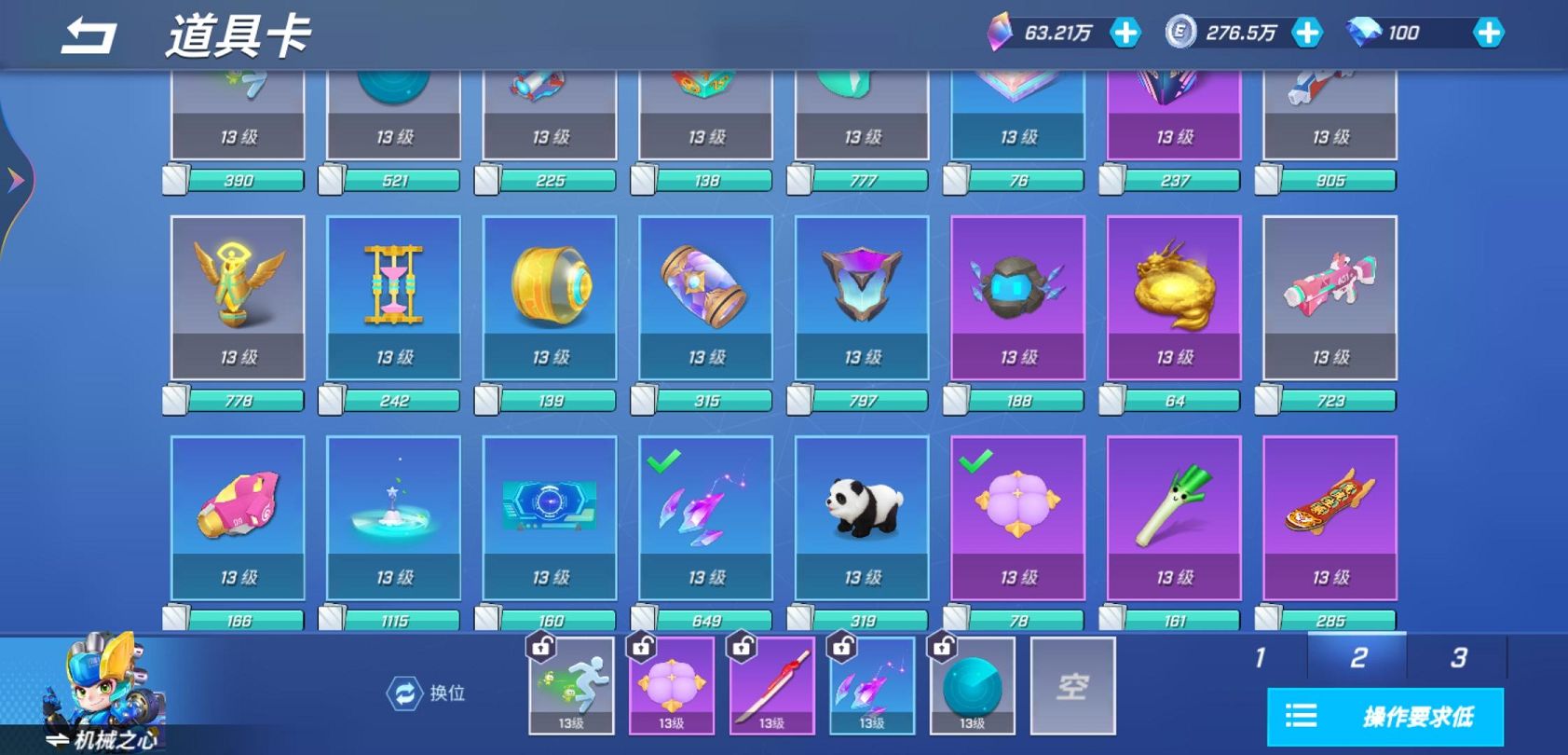
Task: Open the 操作要求低 filter button
Action: pos(1385,716)
